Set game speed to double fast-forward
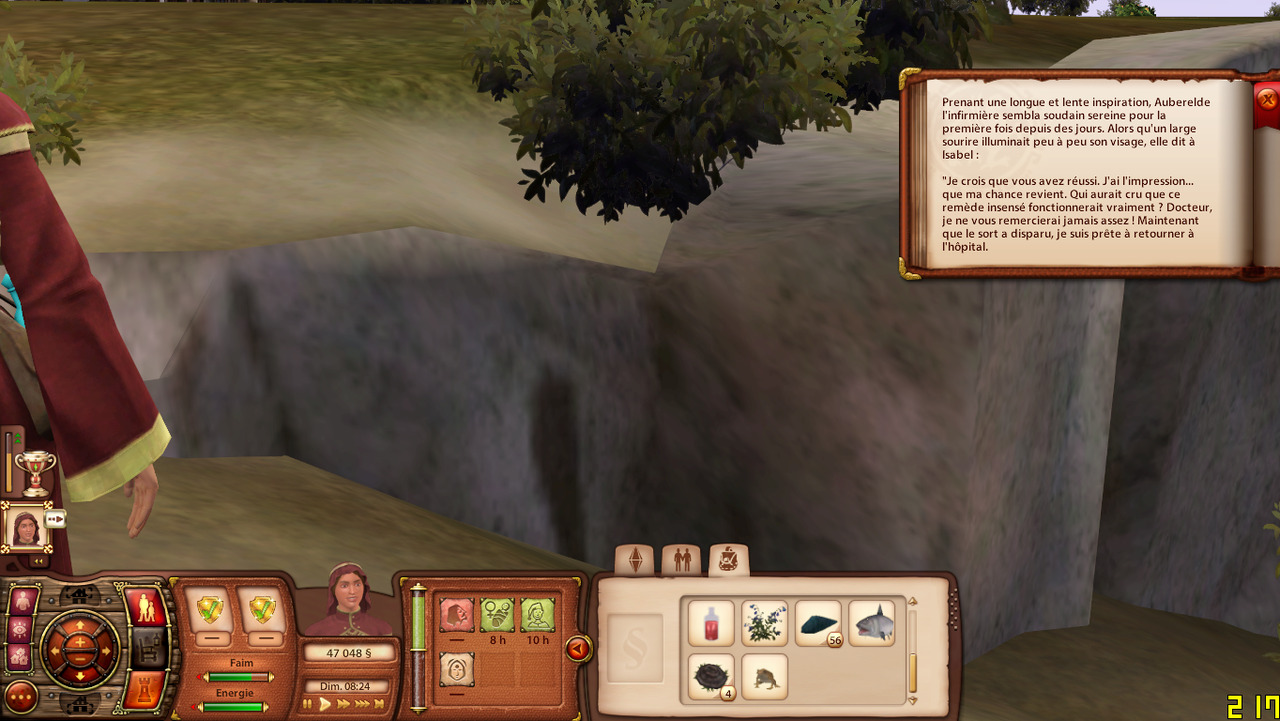The height and width of the screenshot is (721, 1280). [344, 705]
